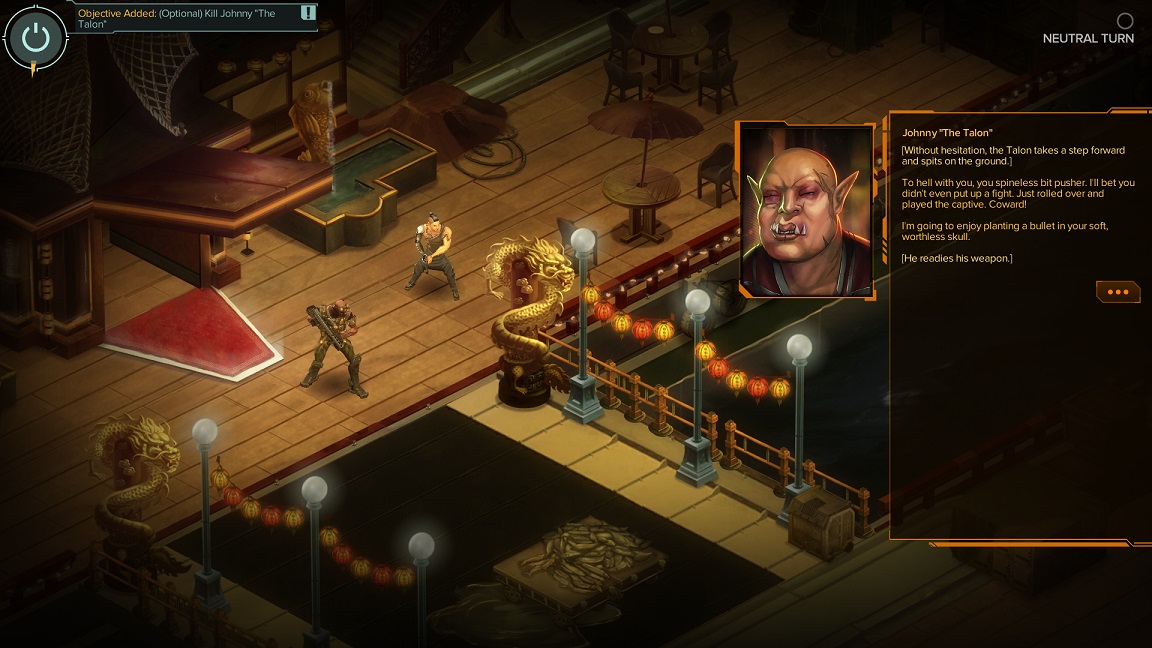Click the exclamation mark objective icon
The image size is (1152, 648).
point(308,13)
